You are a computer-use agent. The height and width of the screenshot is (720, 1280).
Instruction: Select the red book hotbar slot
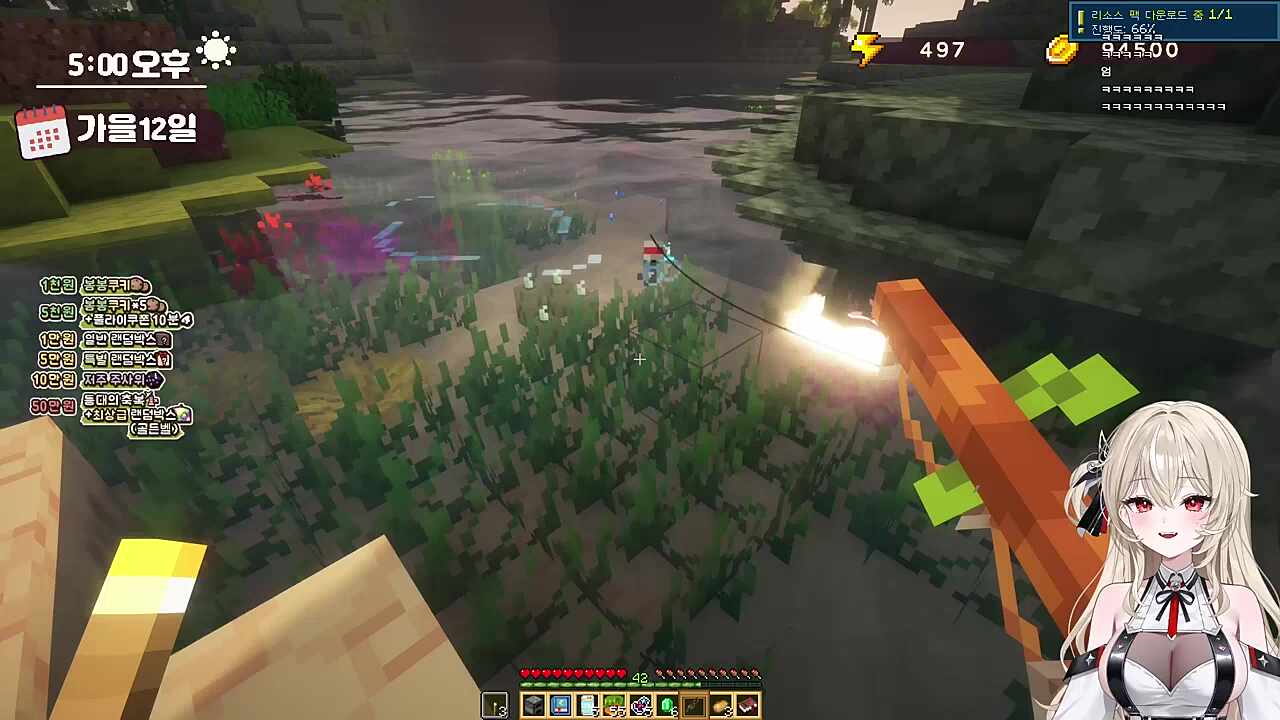tap(747, 706)
